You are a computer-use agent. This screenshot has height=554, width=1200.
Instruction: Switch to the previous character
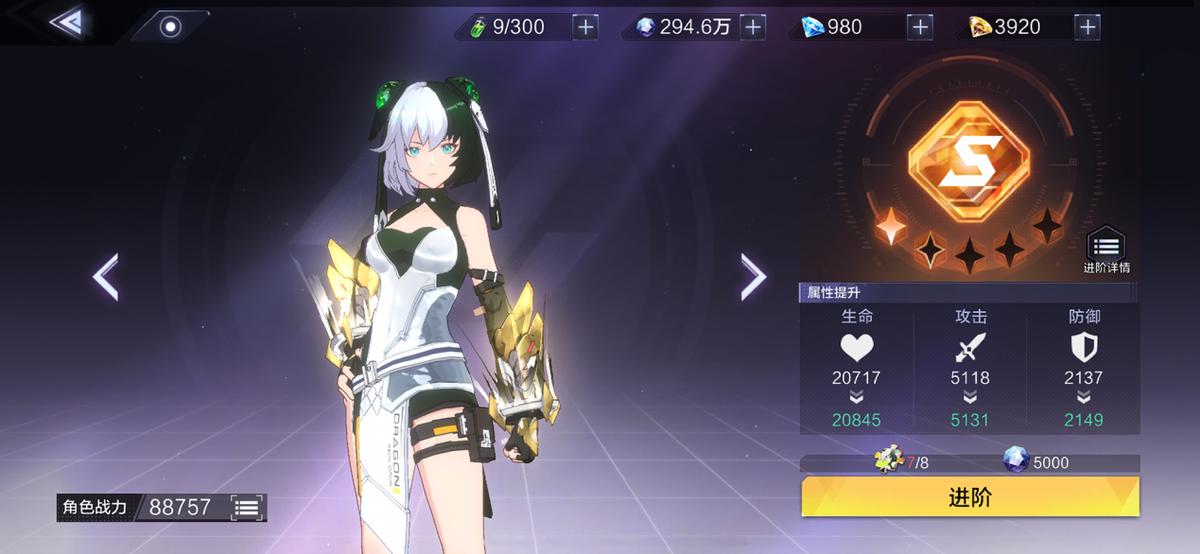pos(106,277)
